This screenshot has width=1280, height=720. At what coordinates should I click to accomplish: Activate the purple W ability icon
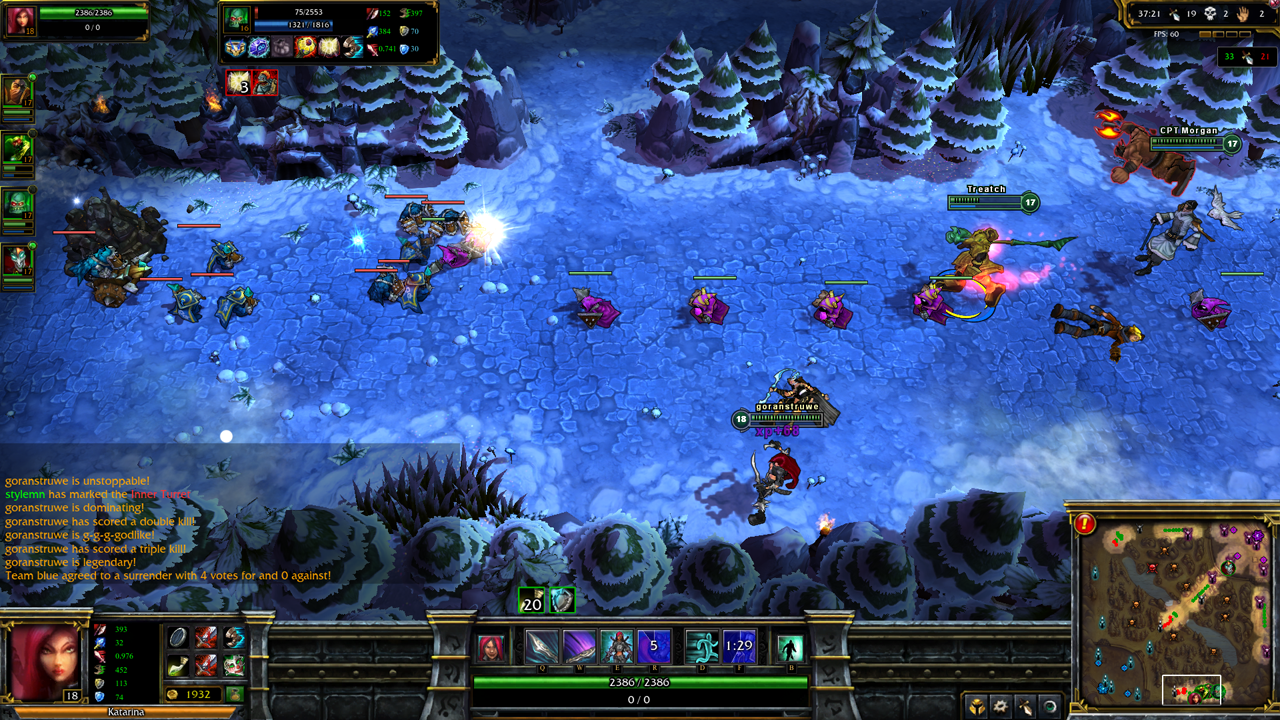[x=579, y=647]
